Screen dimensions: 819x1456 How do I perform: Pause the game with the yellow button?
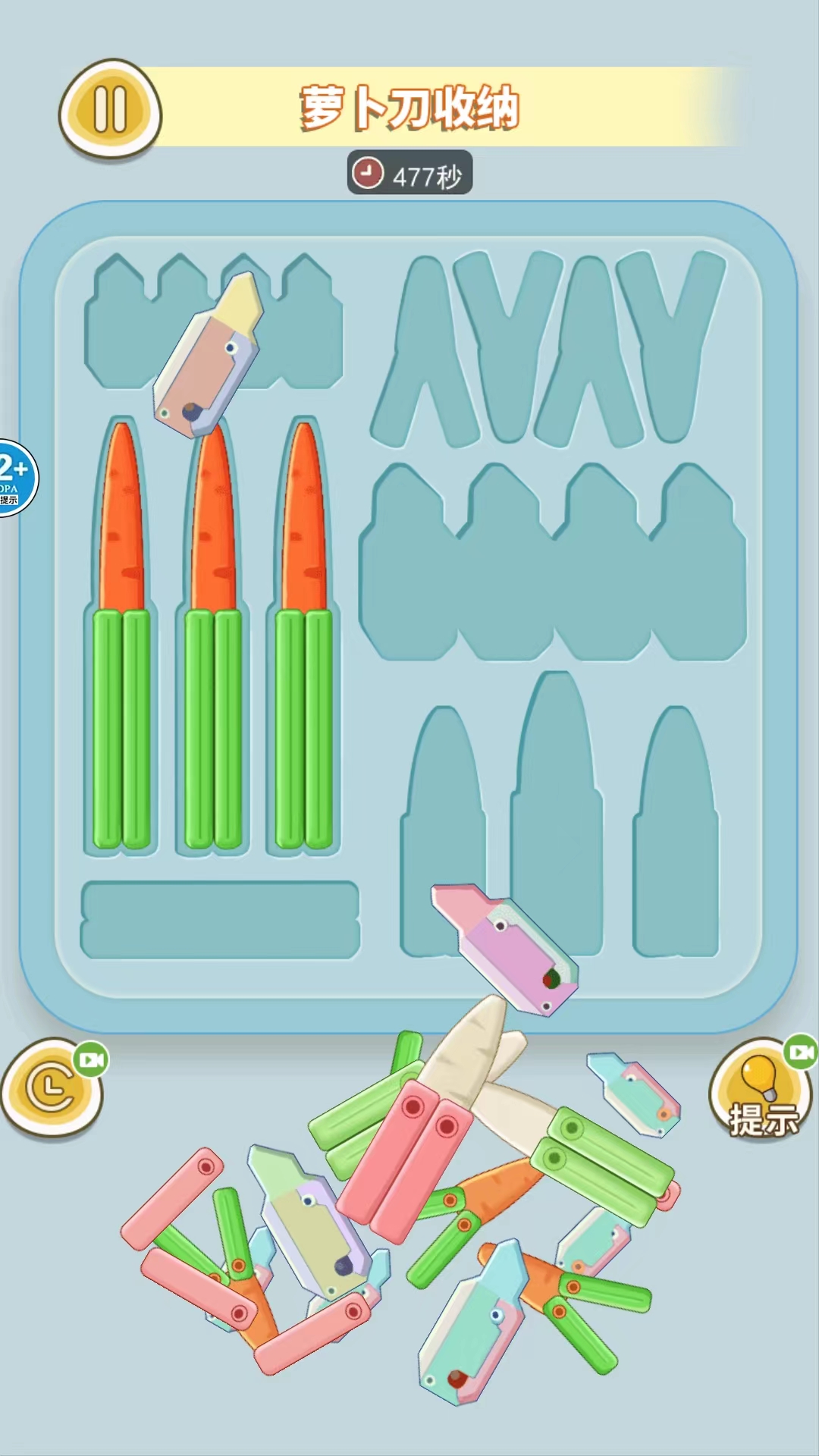coord(111,109)
